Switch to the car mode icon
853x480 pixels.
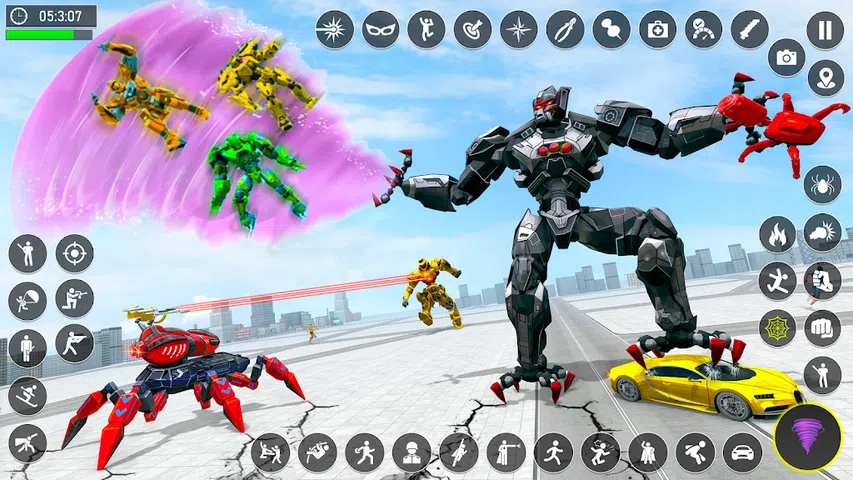click(x=742, y=452)
